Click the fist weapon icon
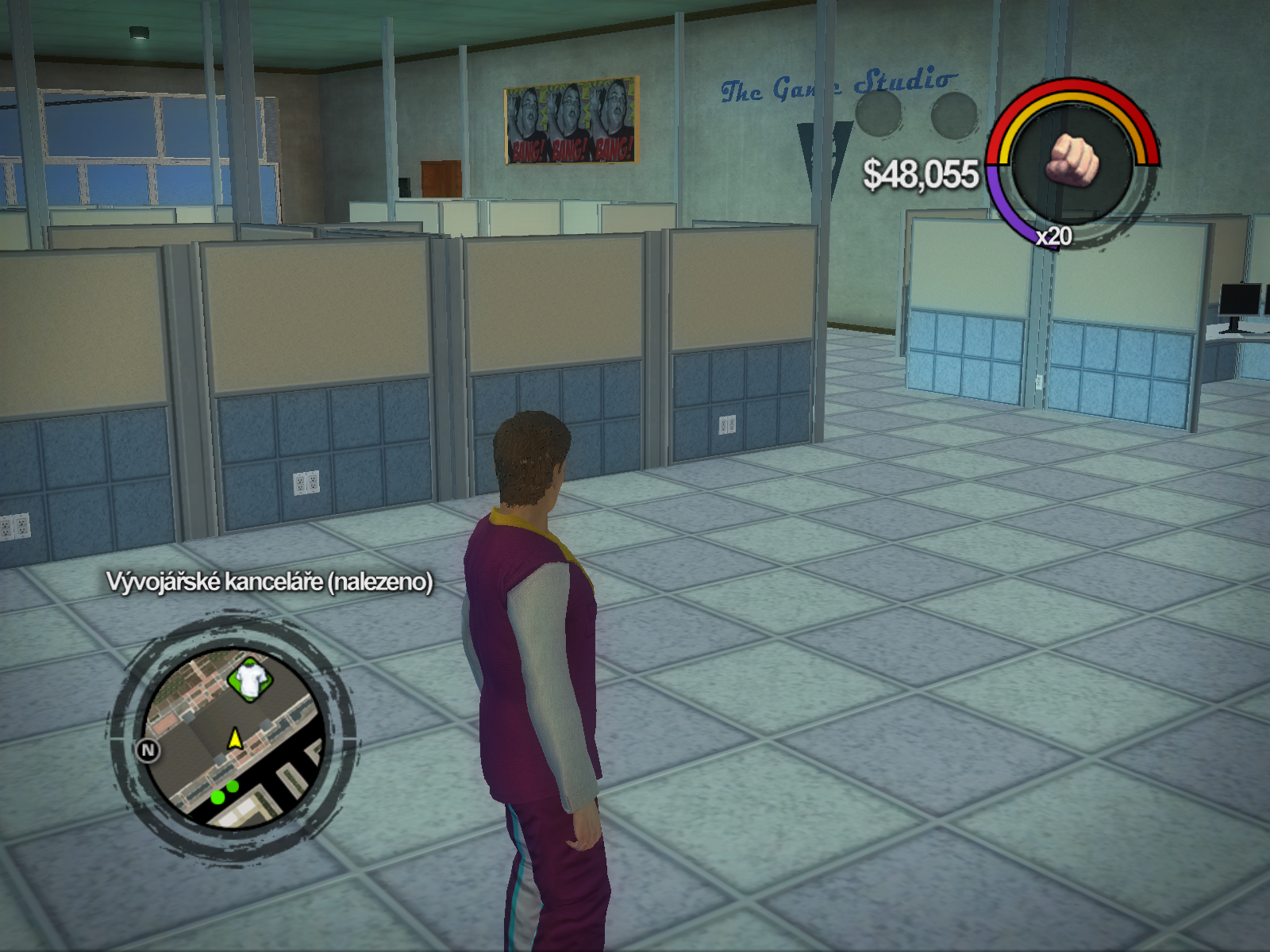This screenshot has height=952, width=1270. tap(1073, 160)
